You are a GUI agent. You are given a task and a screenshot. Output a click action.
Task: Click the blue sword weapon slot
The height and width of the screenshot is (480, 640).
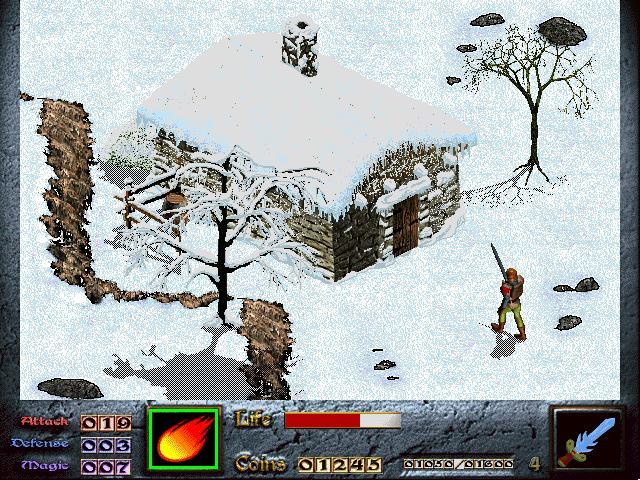(x=588, y=441)
